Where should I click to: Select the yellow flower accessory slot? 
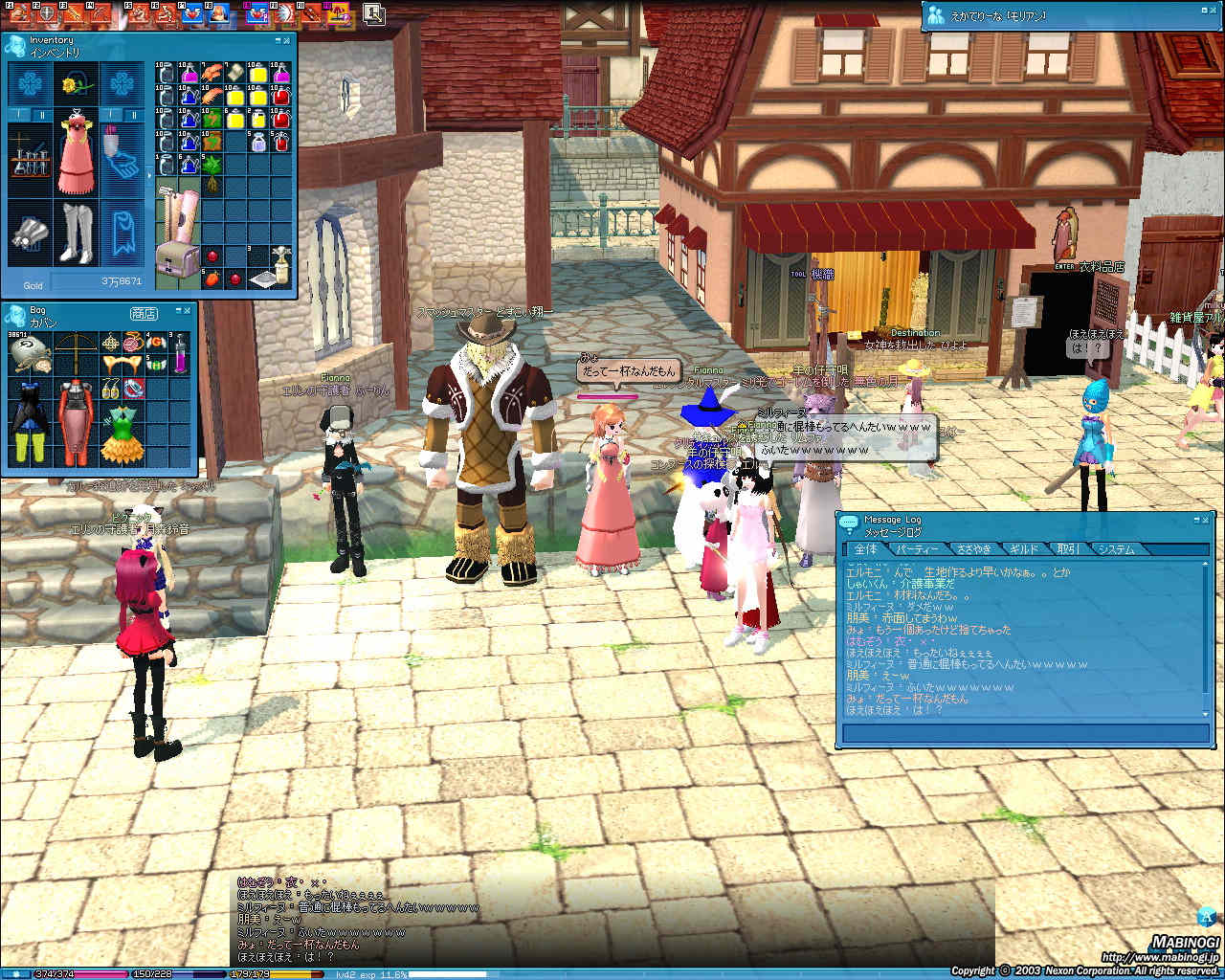point(75,86)
